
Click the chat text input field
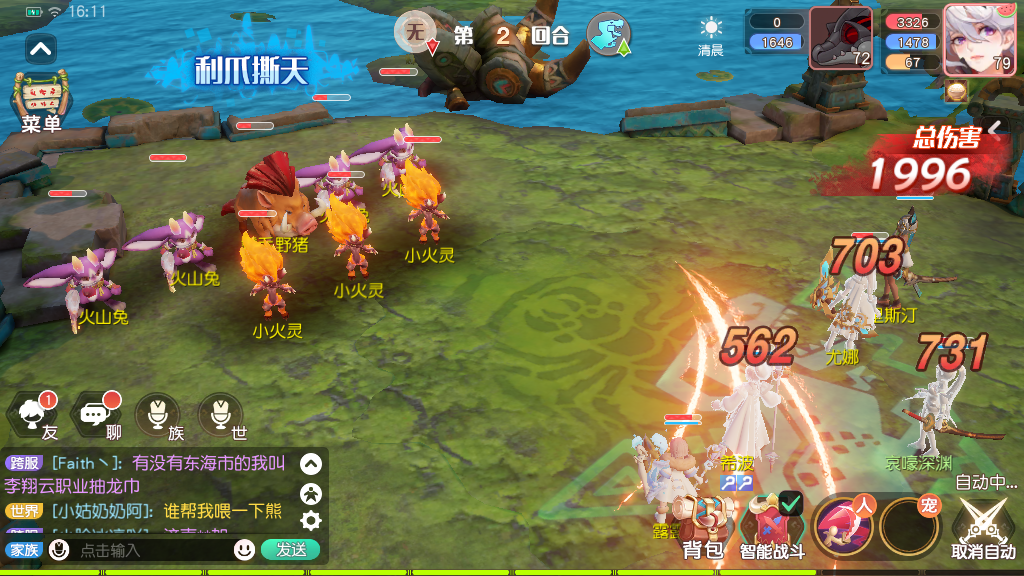(x=150, y=550)
